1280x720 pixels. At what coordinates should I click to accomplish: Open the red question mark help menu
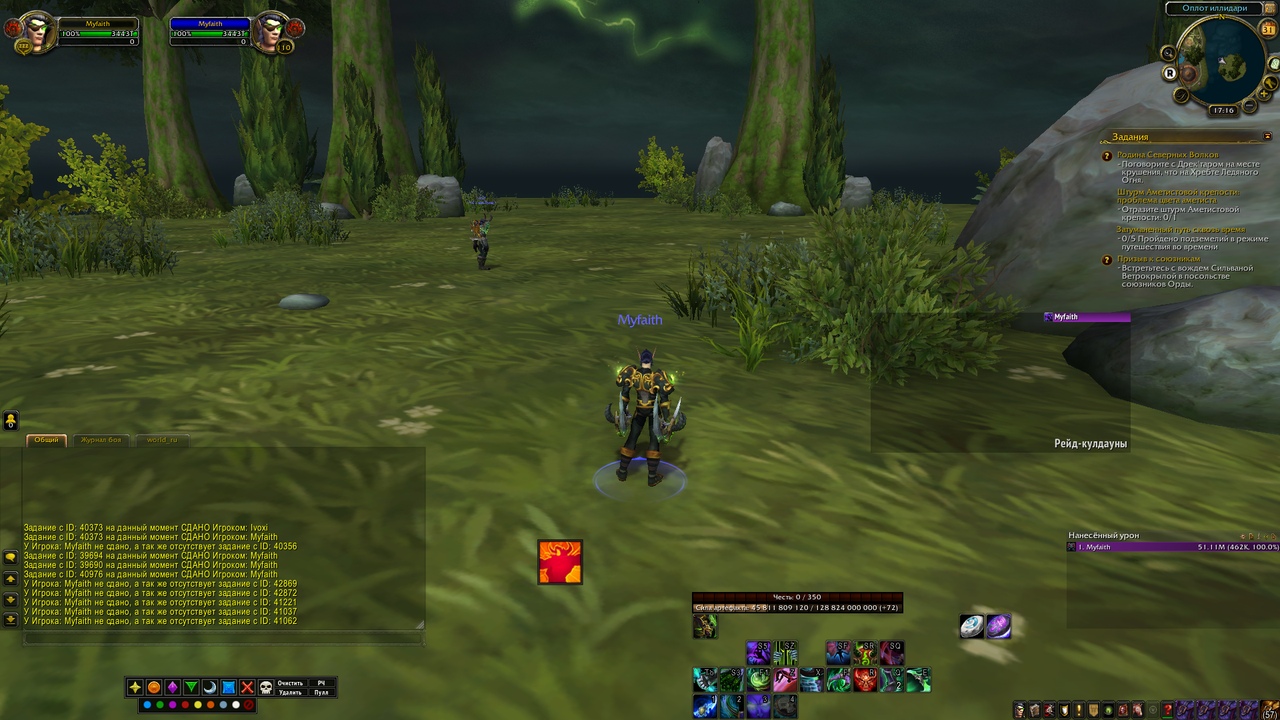coord(1166,710)
